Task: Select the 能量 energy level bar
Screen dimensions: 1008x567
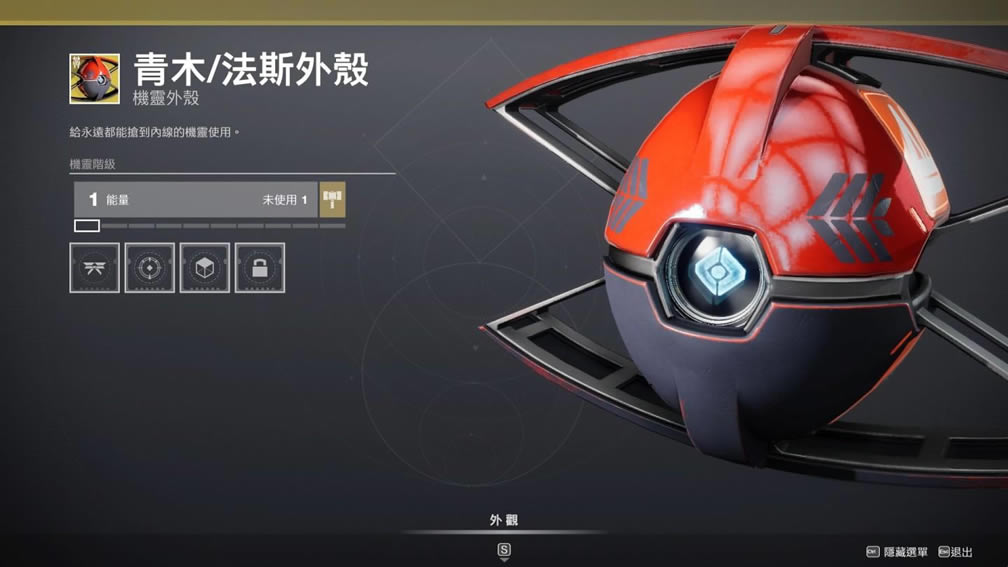Action: (x=195, y=200)
